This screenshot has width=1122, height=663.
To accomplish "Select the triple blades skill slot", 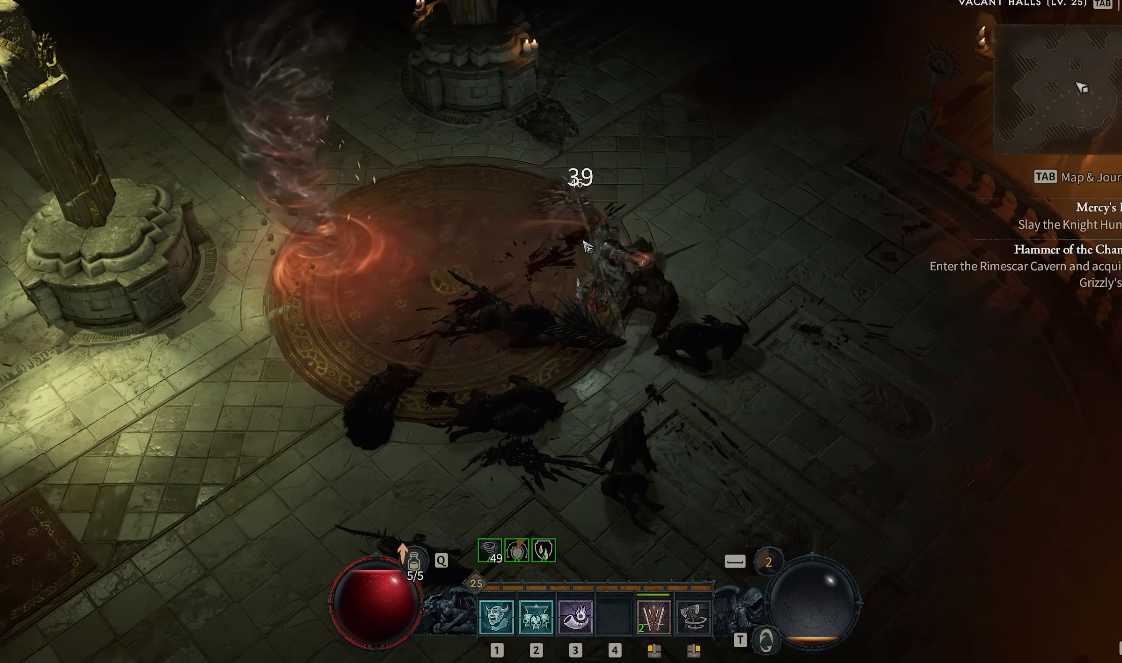I will pos(654,616).
